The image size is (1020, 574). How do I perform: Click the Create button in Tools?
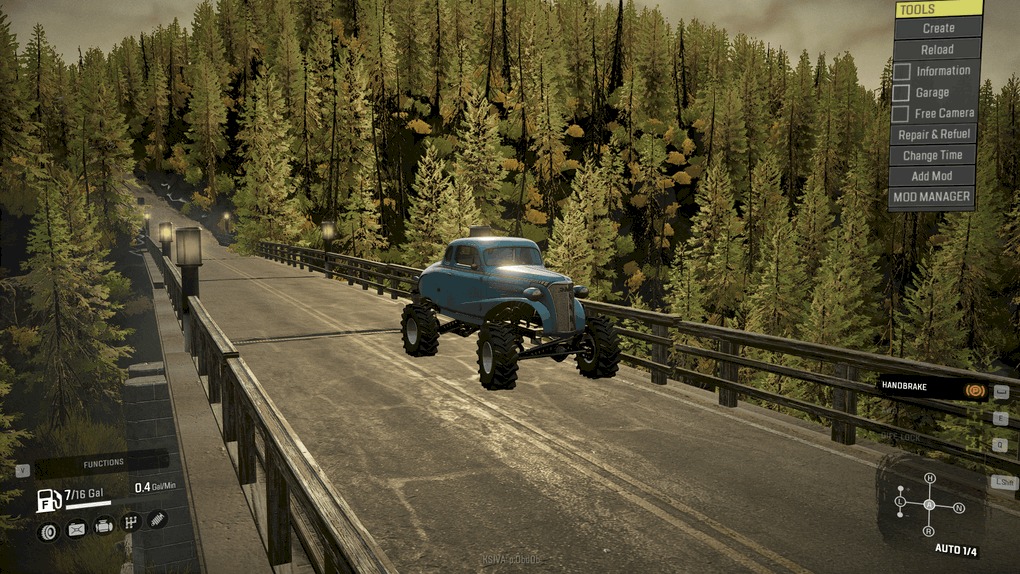point(938,28)
